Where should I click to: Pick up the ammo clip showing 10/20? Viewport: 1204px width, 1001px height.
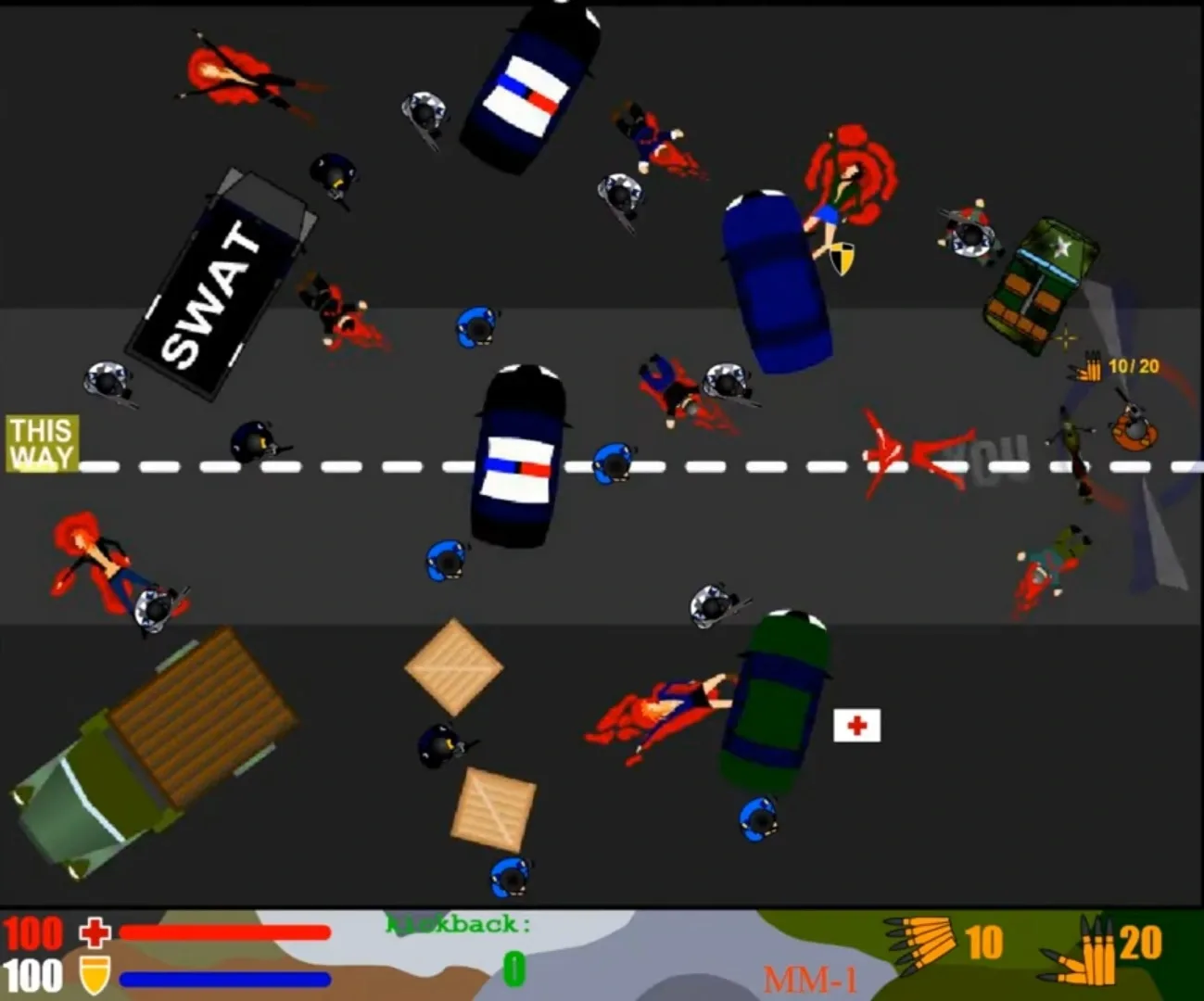point(1092,368)
